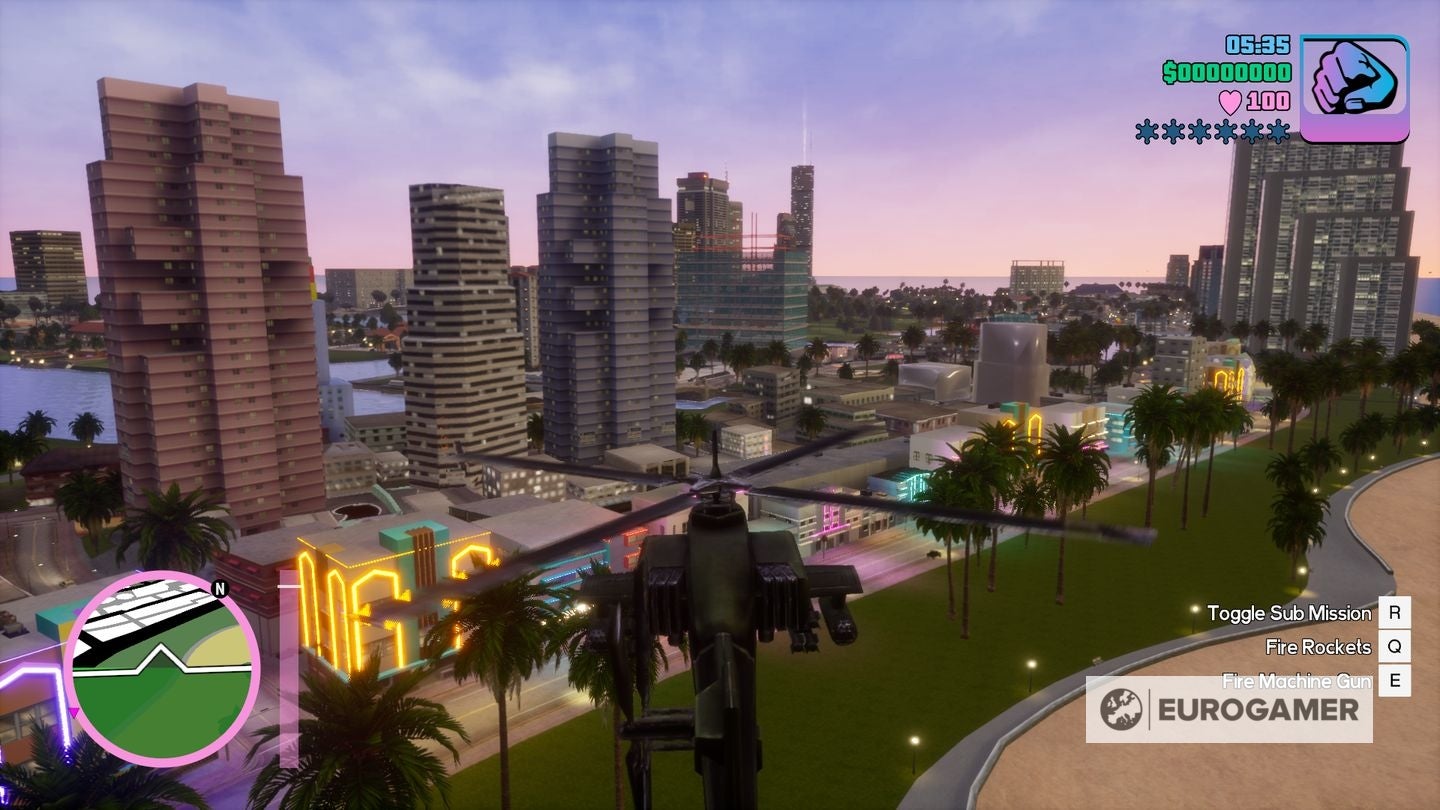Toggle the Sub Mission prompt

pos(1288,612)
